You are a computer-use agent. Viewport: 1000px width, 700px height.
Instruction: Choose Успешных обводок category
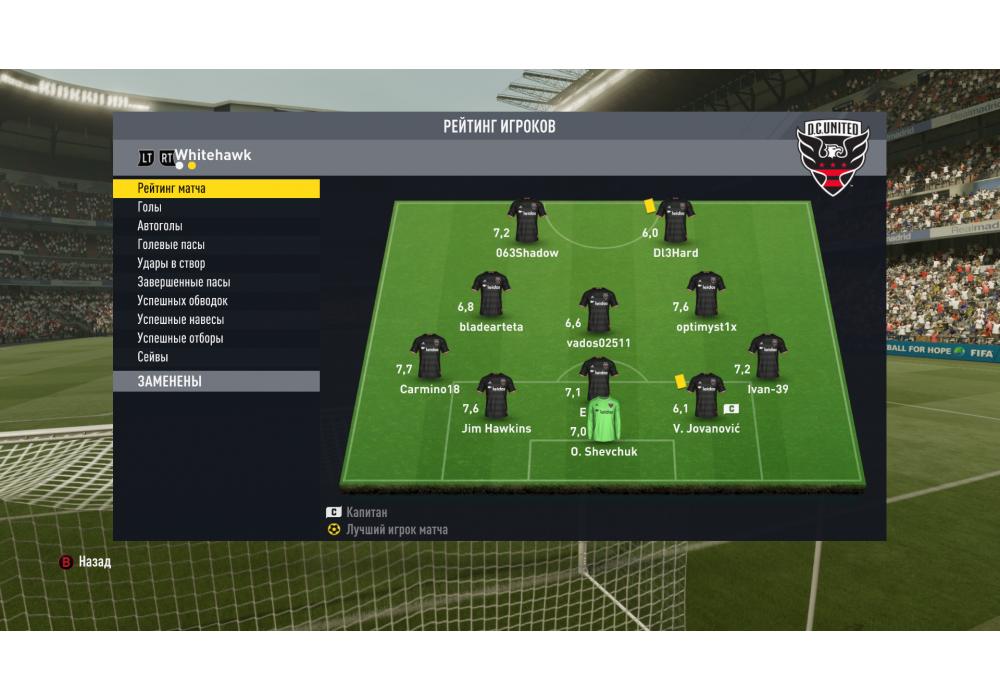183,301
